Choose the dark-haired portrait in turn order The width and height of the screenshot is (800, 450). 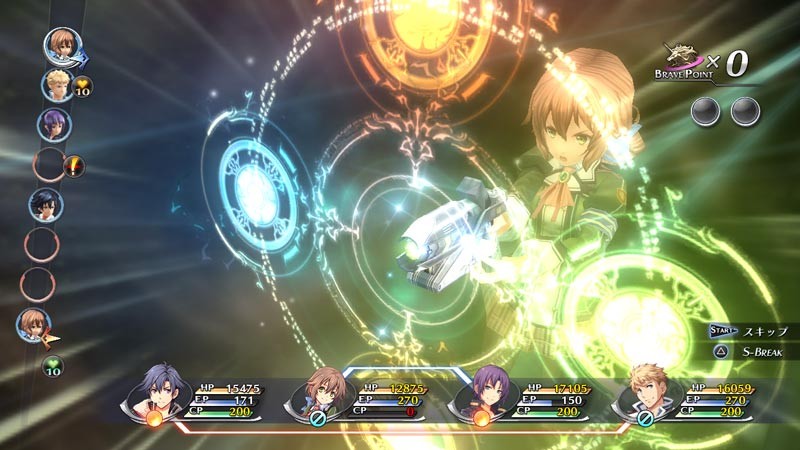tap(46, 204)
